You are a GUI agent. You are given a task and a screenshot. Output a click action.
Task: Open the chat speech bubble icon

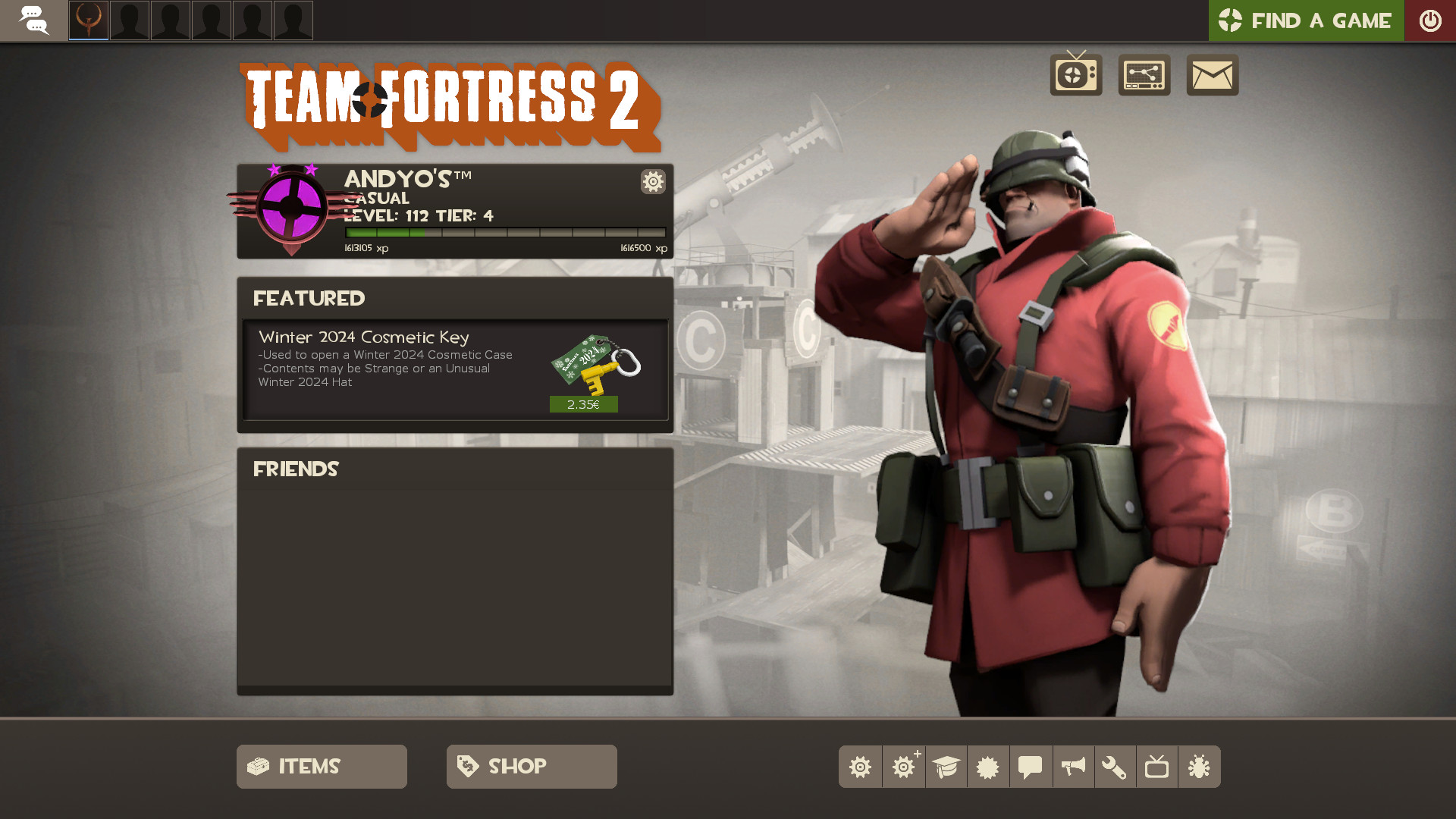click(x=1031, y=767)
